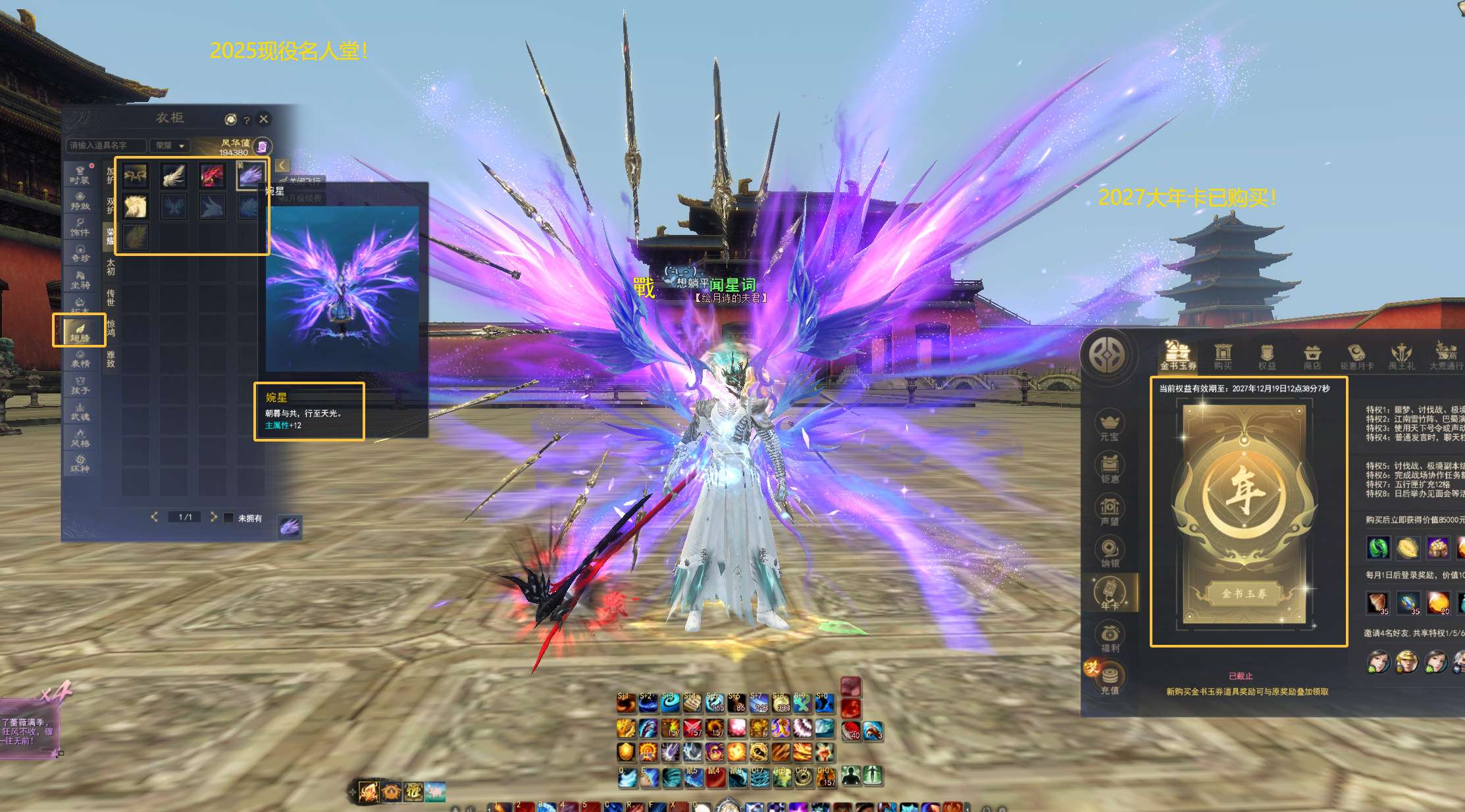Click the 金书玉券 card button

pos(1244,594)
